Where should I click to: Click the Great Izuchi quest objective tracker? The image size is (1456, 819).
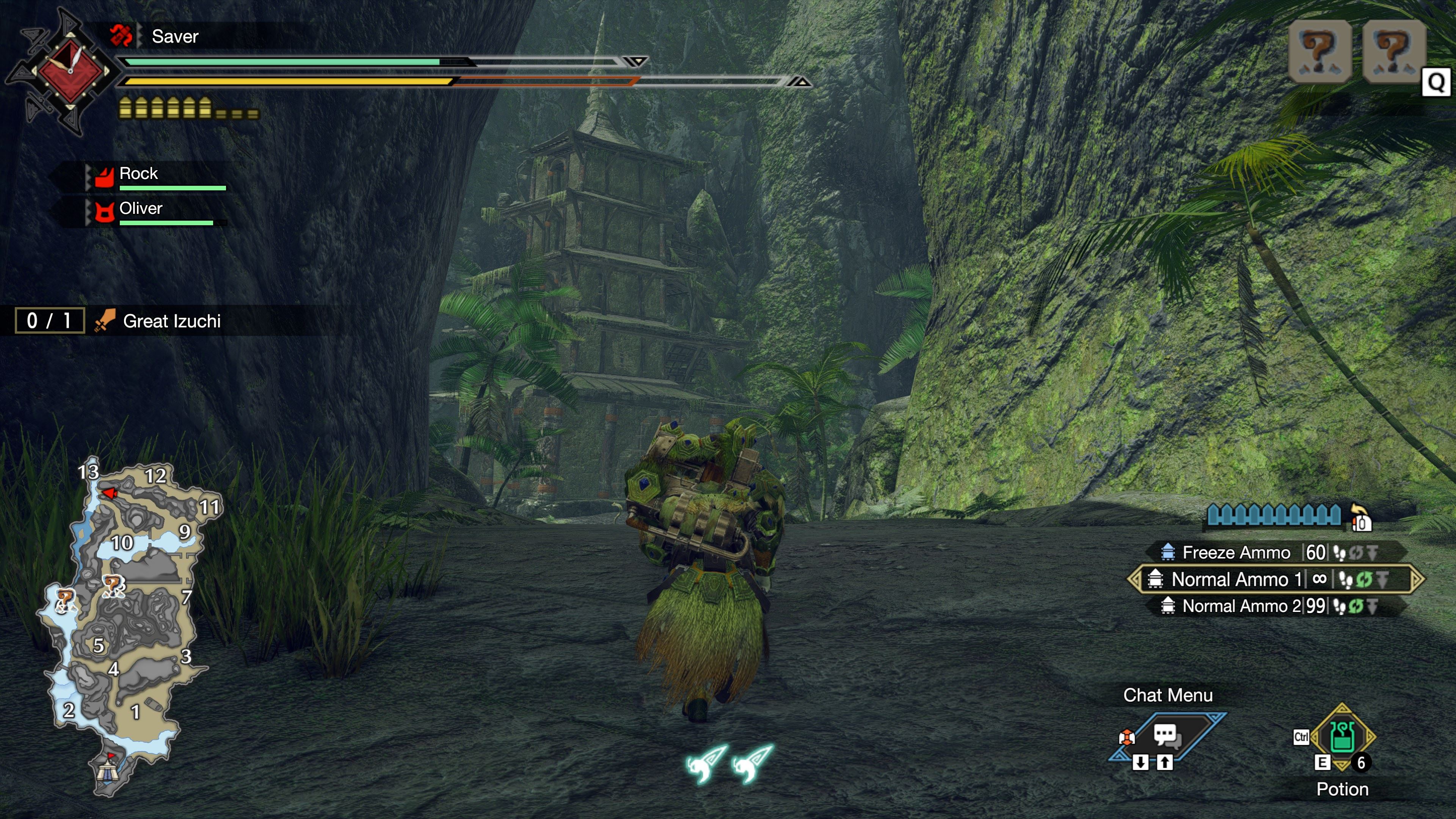pos(171,321)
